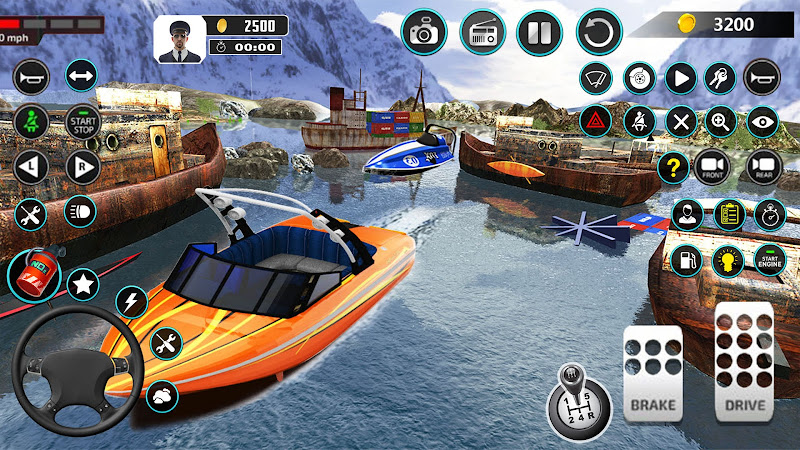Select the fuel pump icon
This screenshot has height=450, width=800.
(686, 260)
